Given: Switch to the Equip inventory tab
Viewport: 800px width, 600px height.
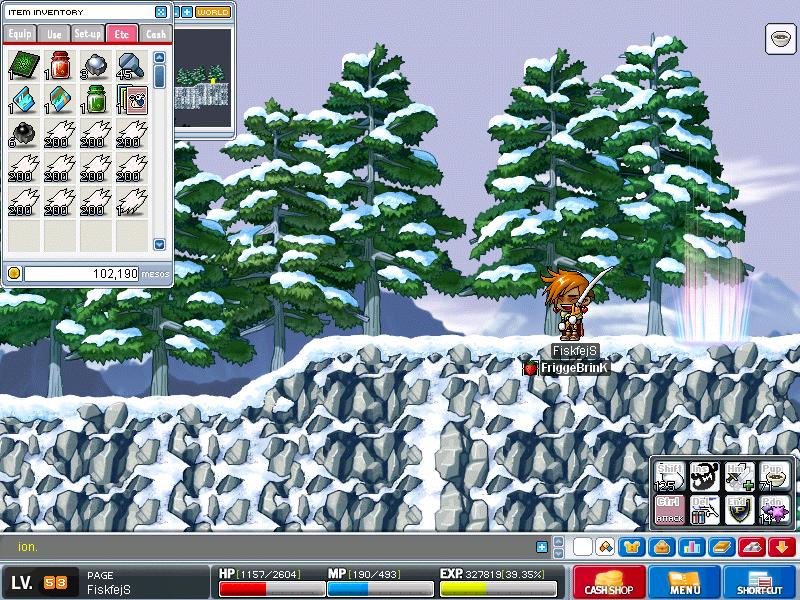Looking at the screenshot, I should click(x=19, y=34).
